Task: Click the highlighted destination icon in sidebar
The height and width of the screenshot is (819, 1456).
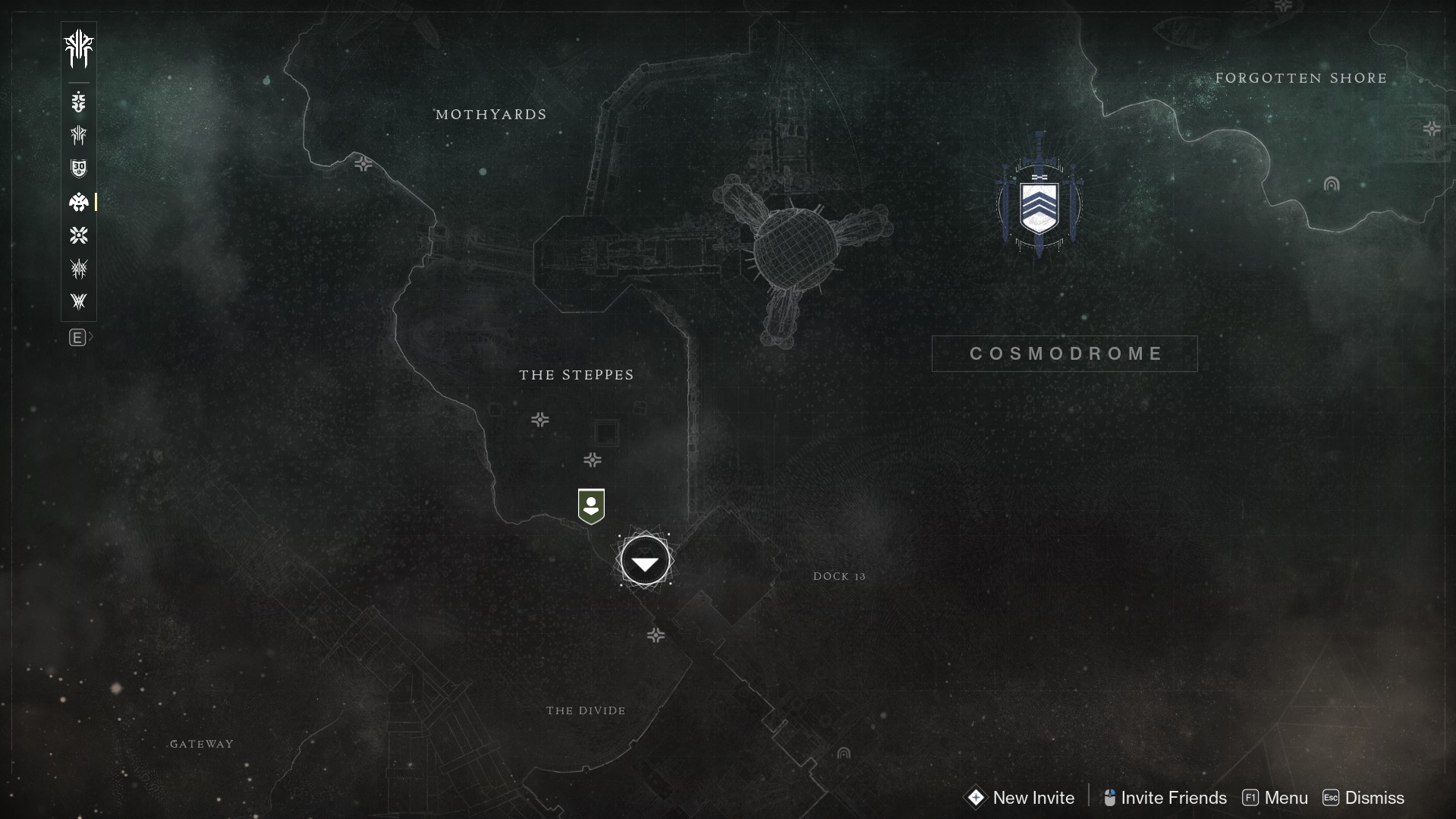Action: point(79,202)
